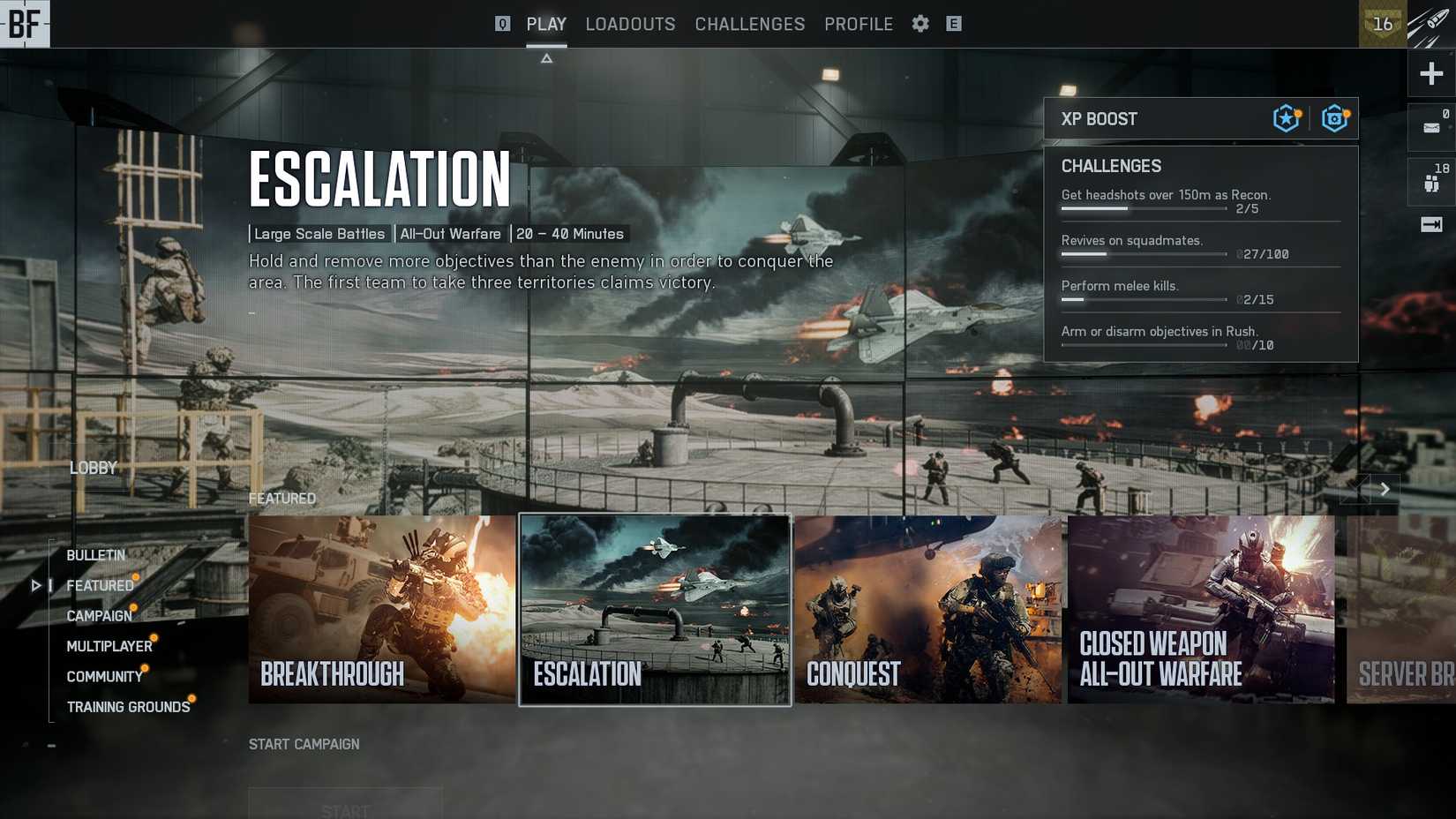Click the BF logo in top-left corner
The height and width of the screenshot is (819, 1456).
point(24,24)
